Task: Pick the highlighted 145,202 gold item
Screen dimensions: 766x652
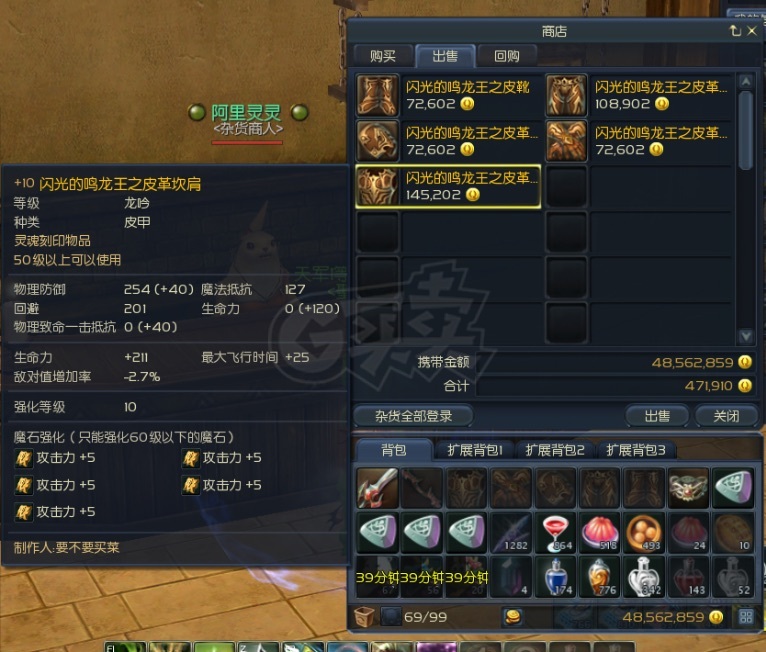Action: 448,186
